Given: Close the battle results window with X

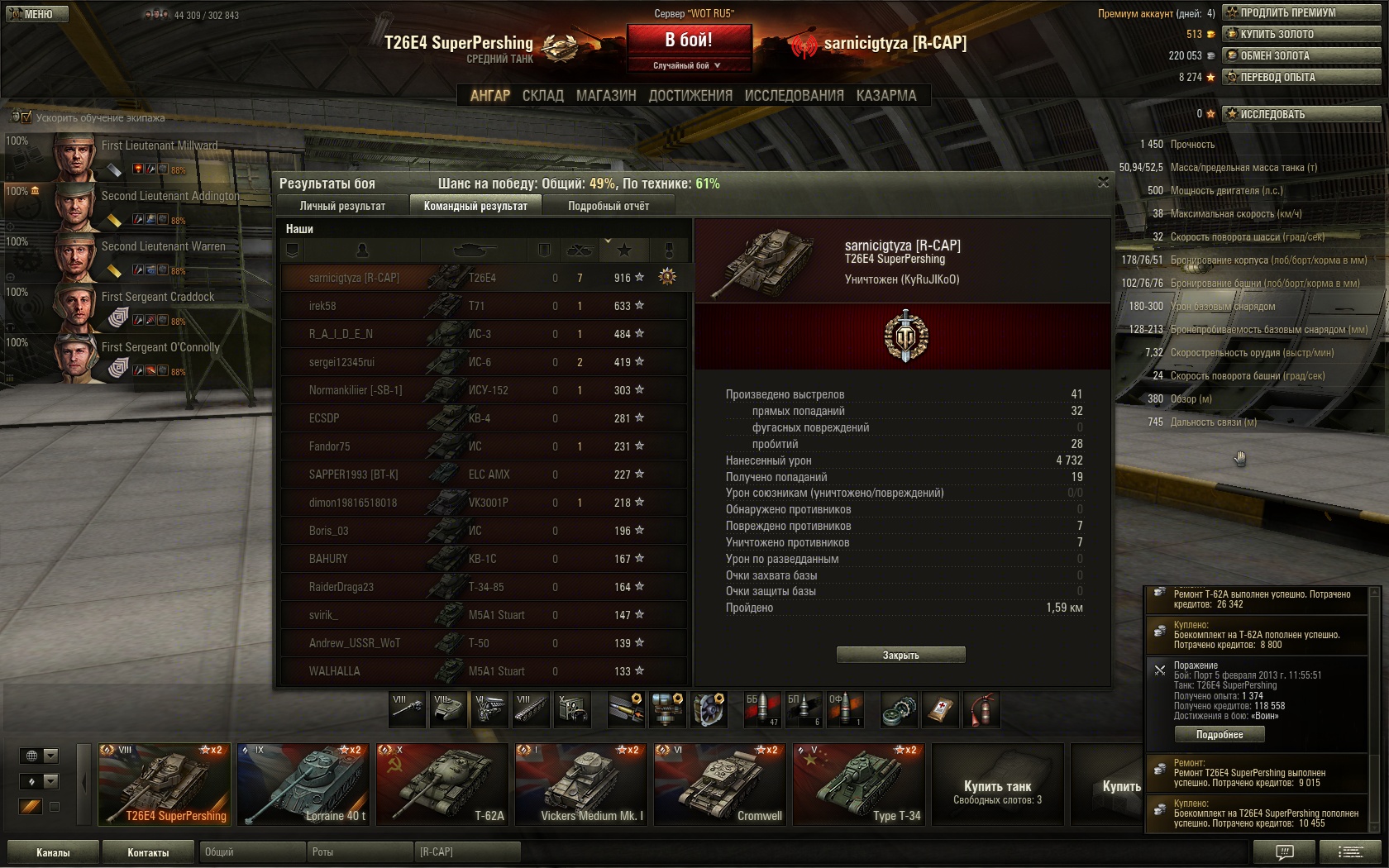Looking at the screenshot, I should pos(1103,182).
